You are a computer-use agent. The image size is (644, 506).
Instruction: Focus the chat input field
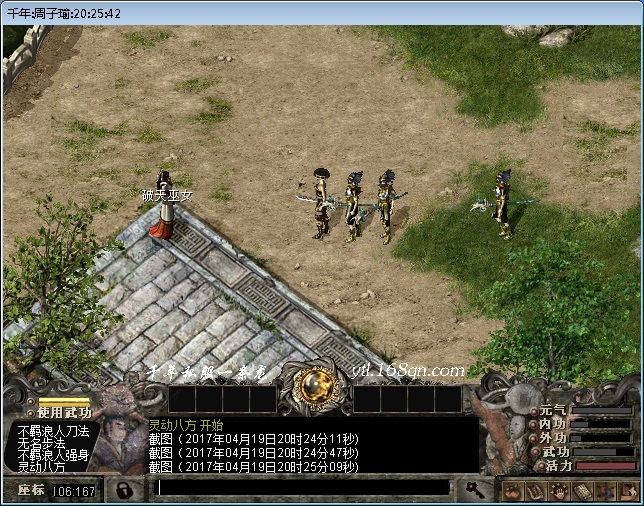[x=300, y=488]
